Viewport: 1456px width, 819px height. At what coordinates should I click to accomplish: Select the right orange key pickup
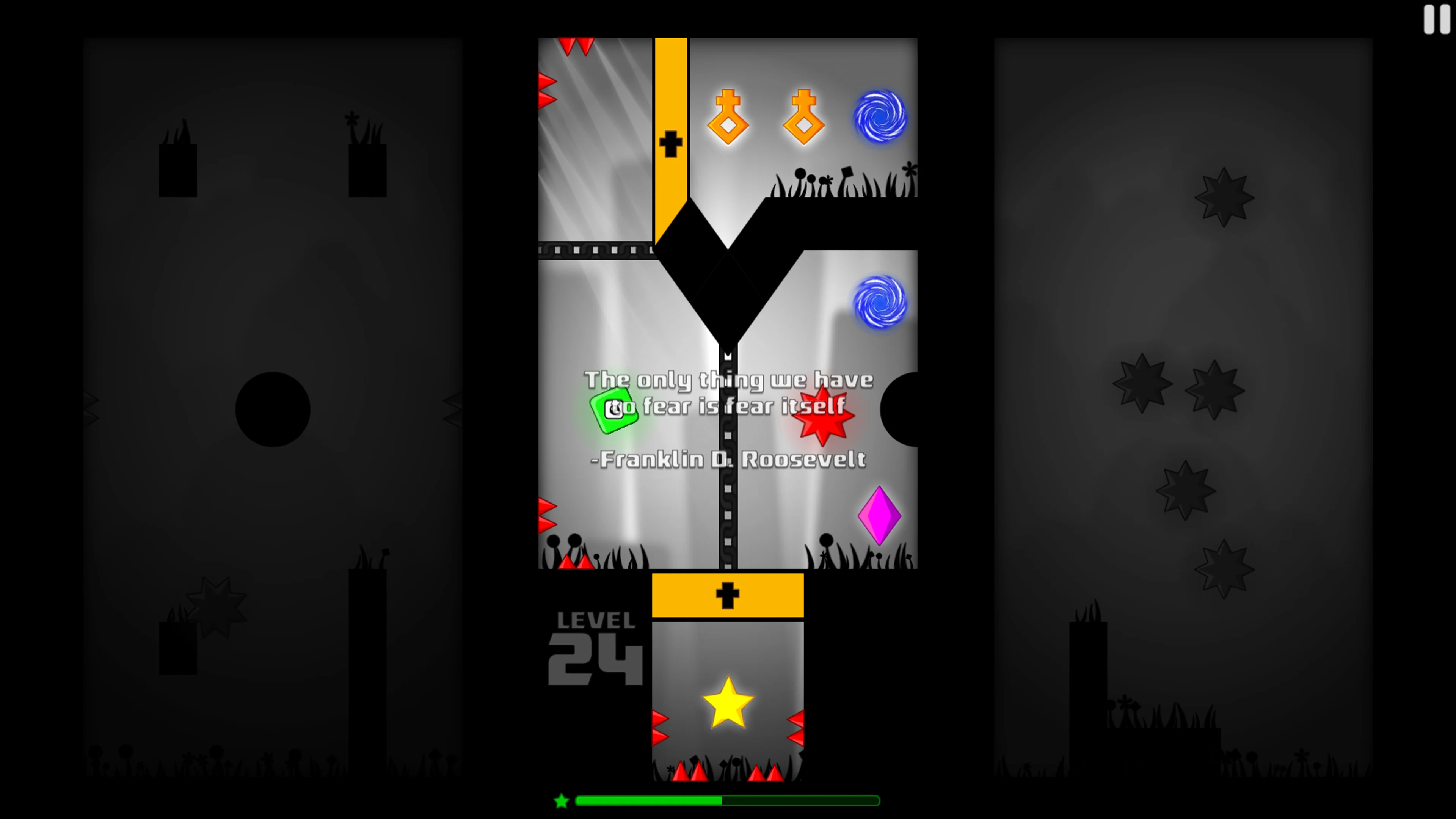[x=803, y=117]
